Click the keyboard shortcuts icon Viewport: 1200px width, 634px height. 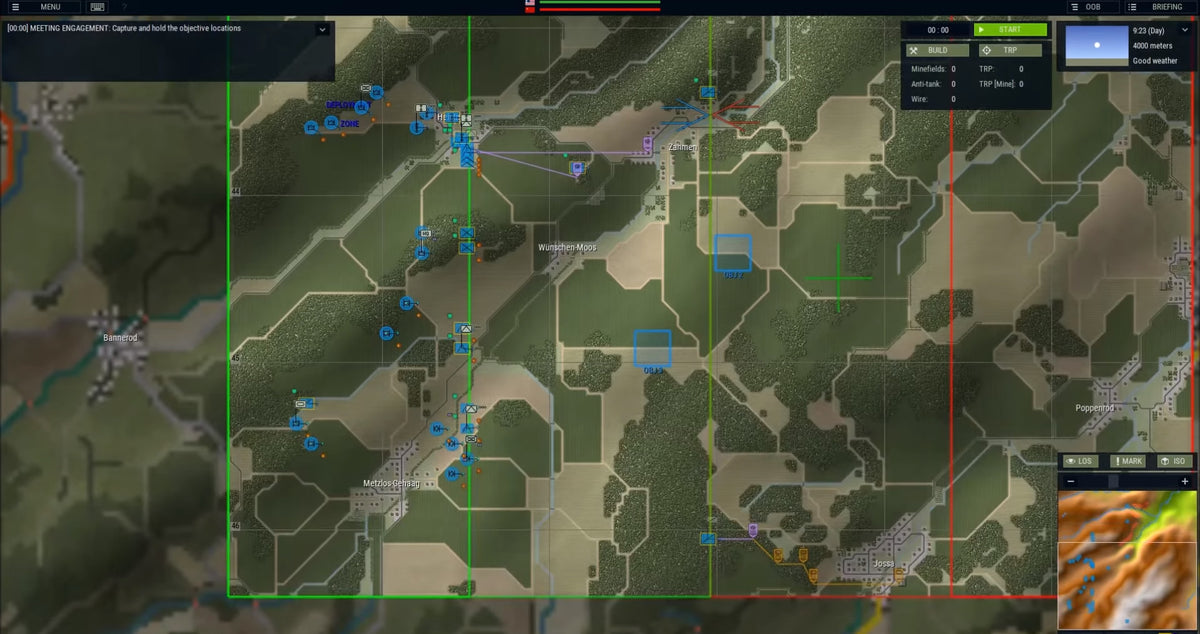pos(97,7)
